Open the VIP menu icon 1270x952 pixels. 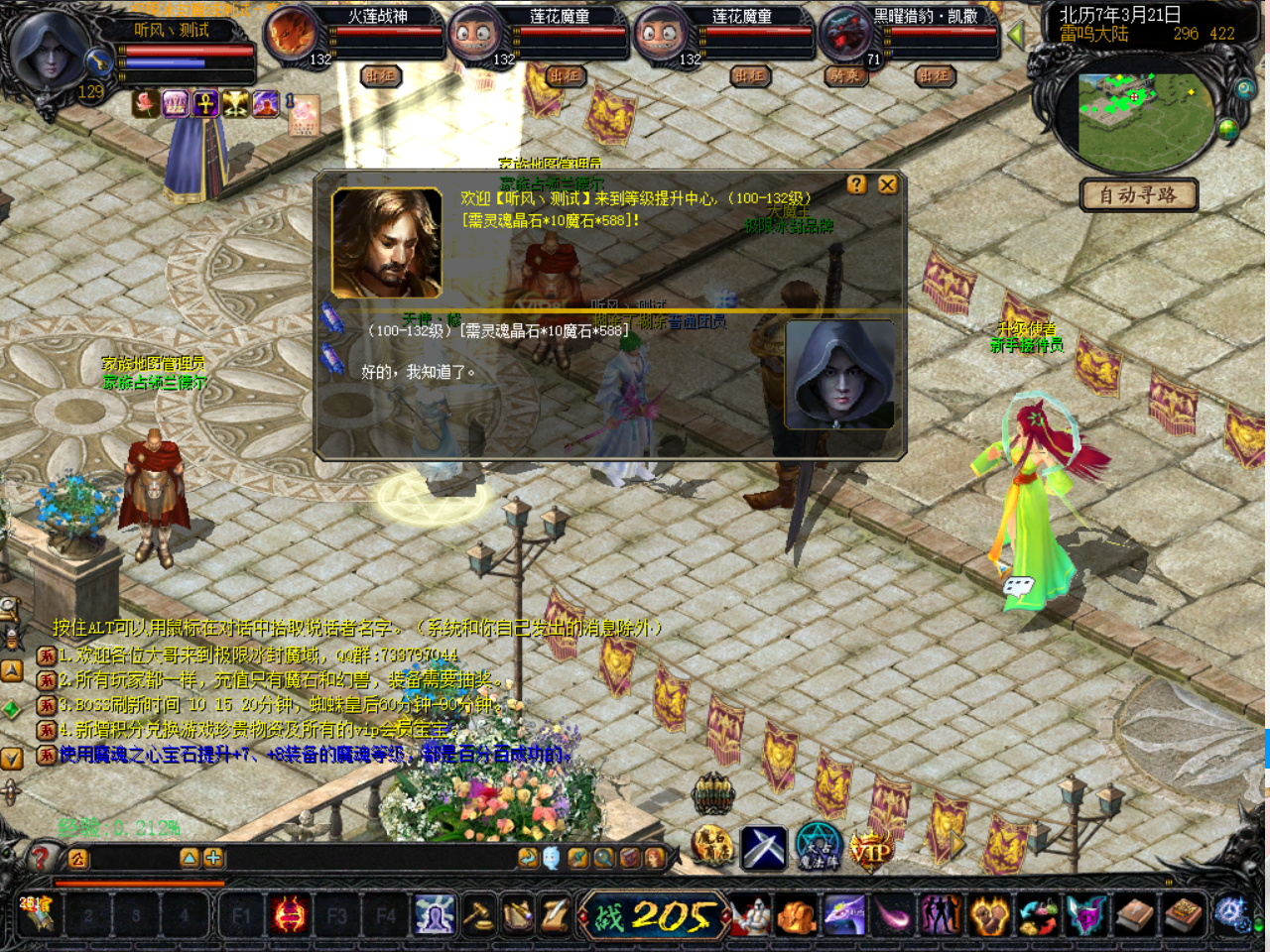point(870,851)
